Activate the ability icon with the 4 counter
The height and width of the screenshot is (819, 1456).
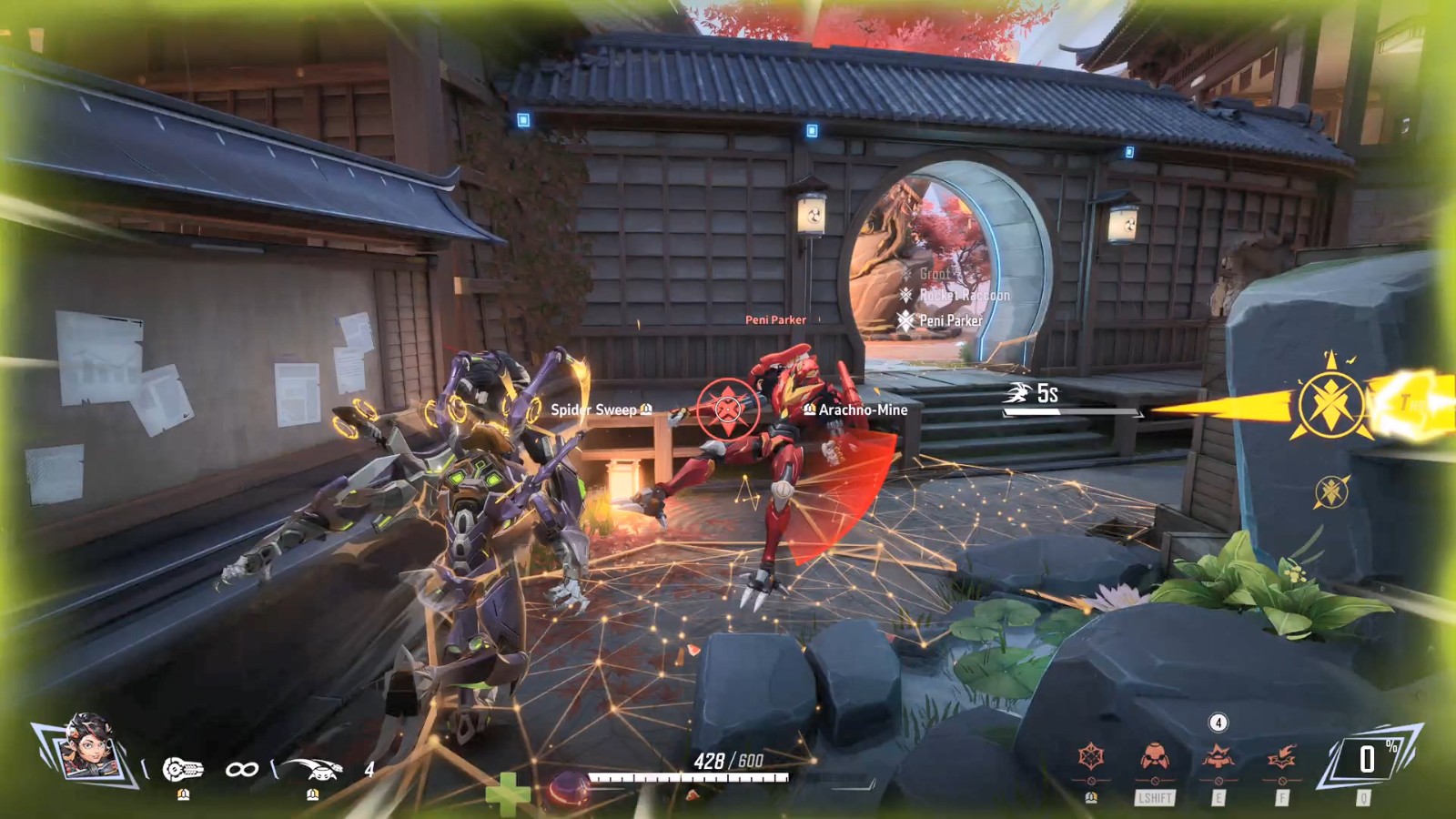pyautogui.click(x=1218, y=757)
